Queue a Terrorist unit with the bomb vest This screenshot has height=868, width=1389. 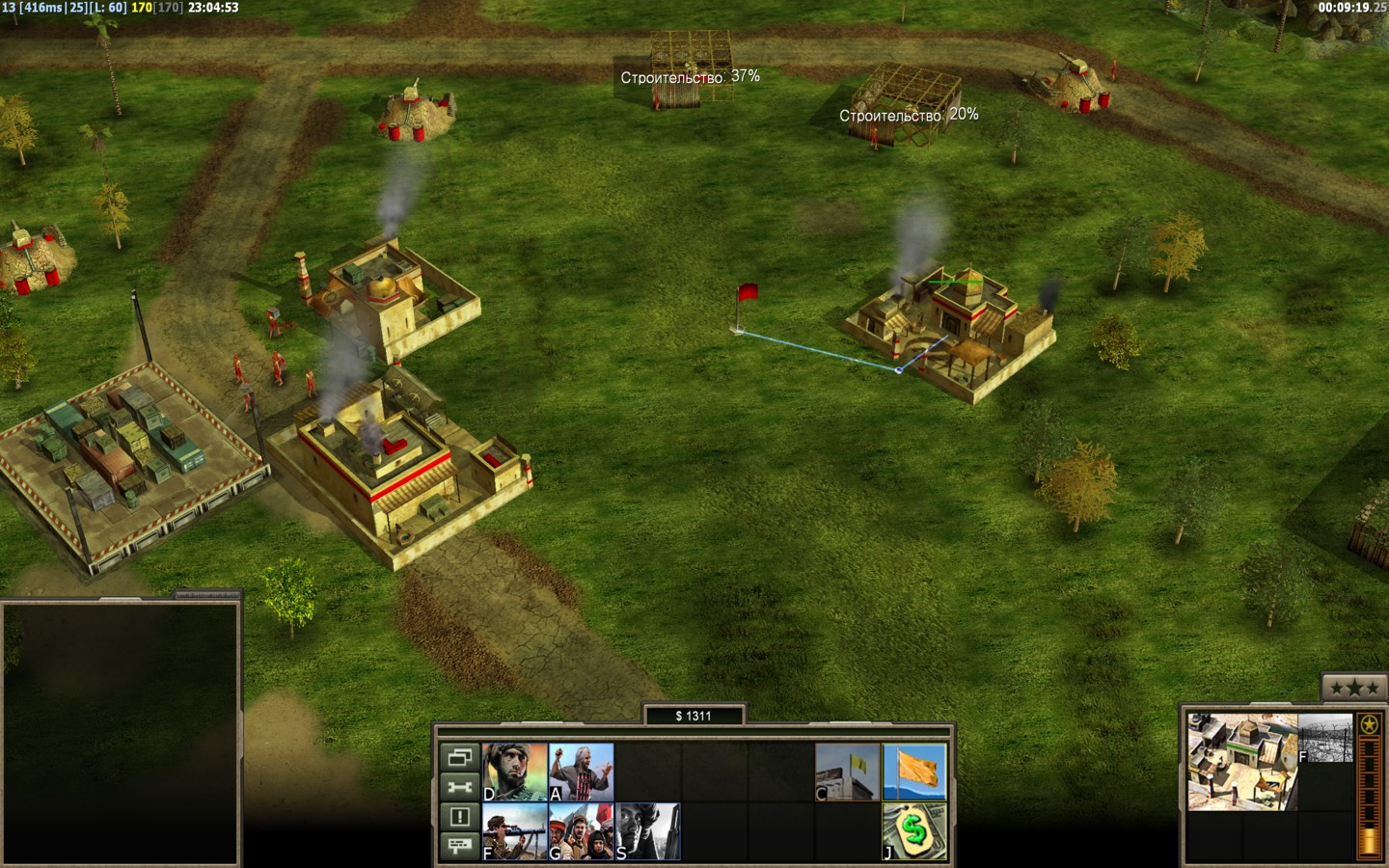(x=581, y=772)
